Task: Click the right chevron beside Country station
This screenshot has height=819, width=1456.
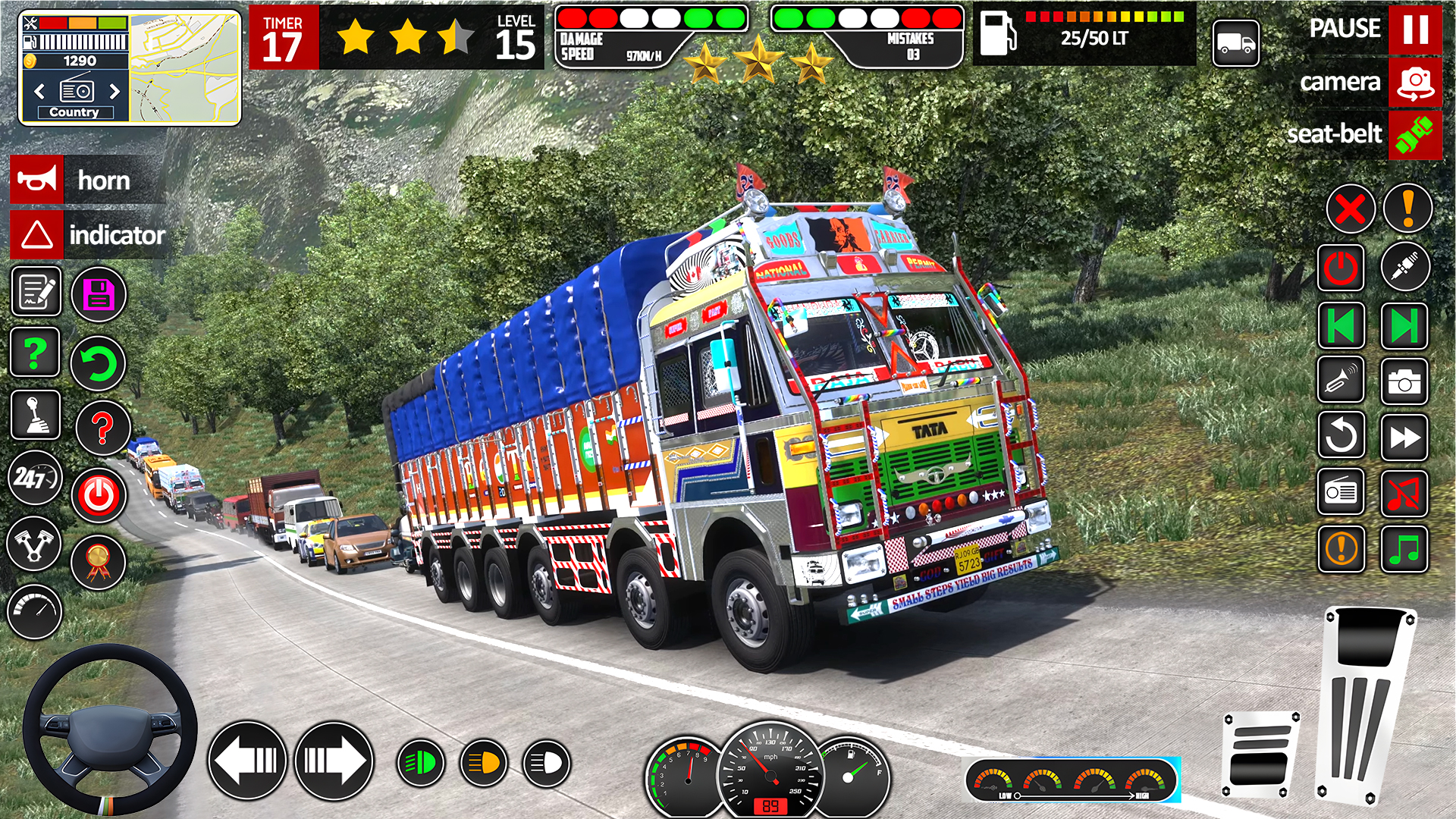Action: point(114,89)
